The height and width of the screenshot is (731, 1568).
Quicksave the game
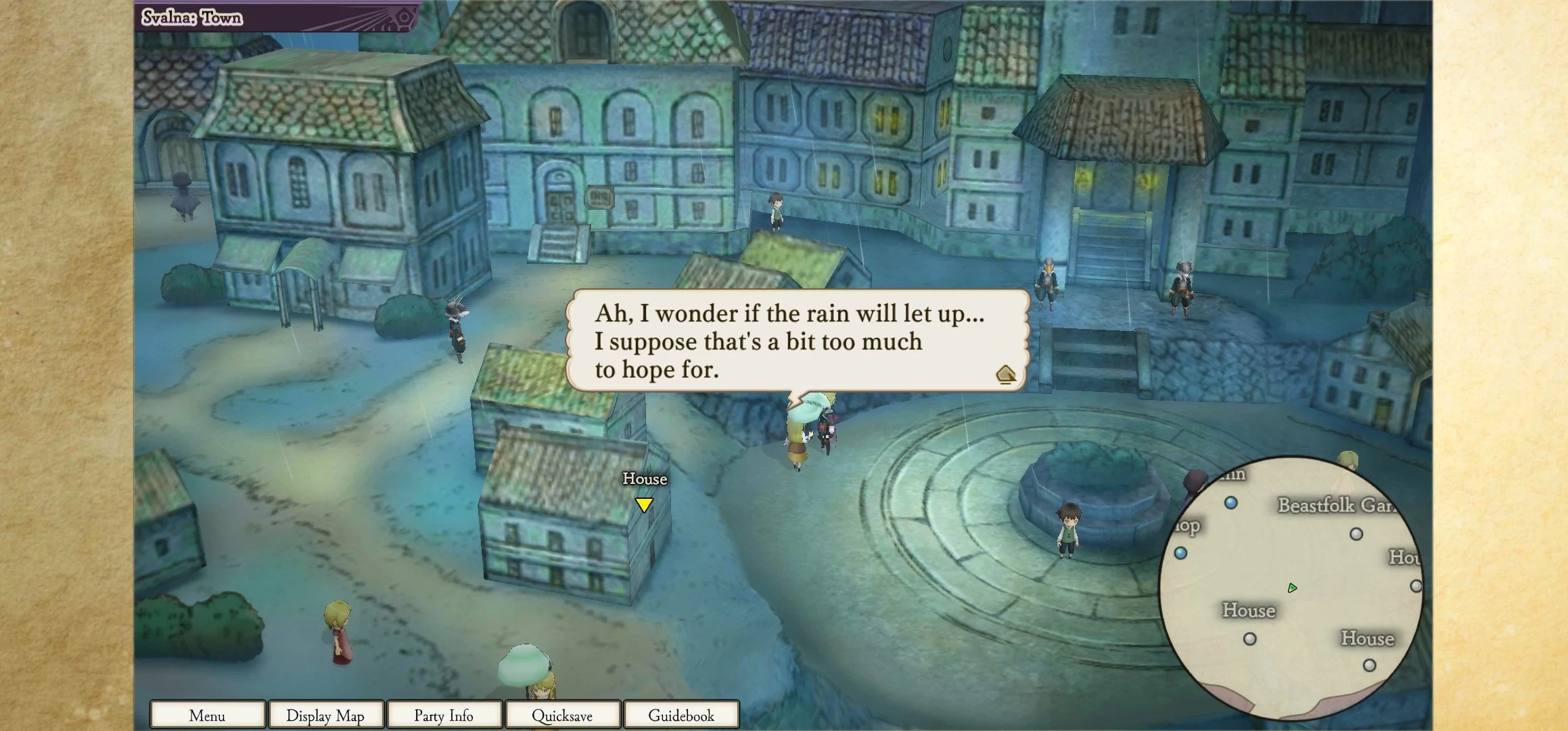click(x=562, y=715)
